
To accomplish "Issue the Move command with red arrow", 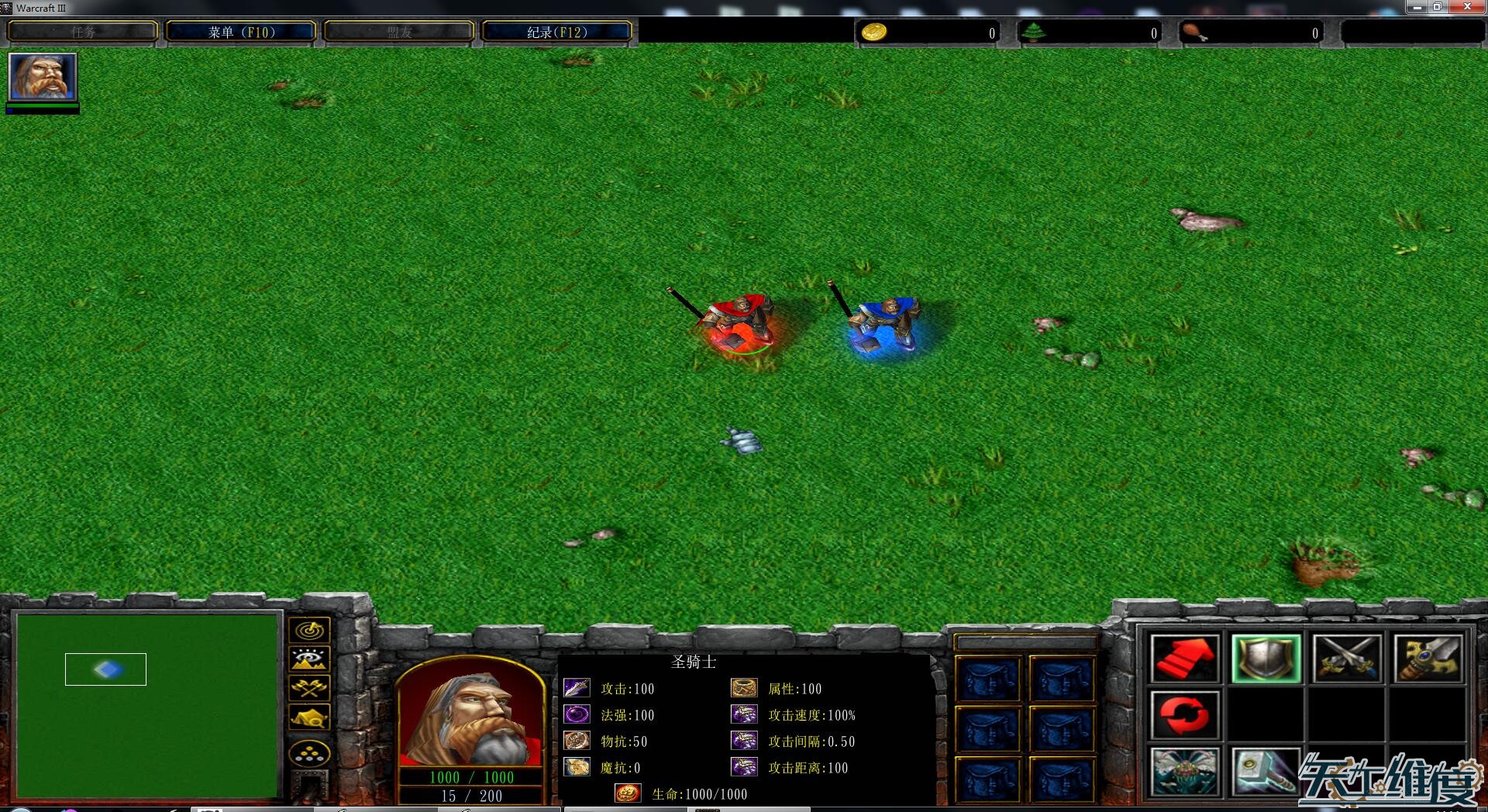I will click(1183, 659).
